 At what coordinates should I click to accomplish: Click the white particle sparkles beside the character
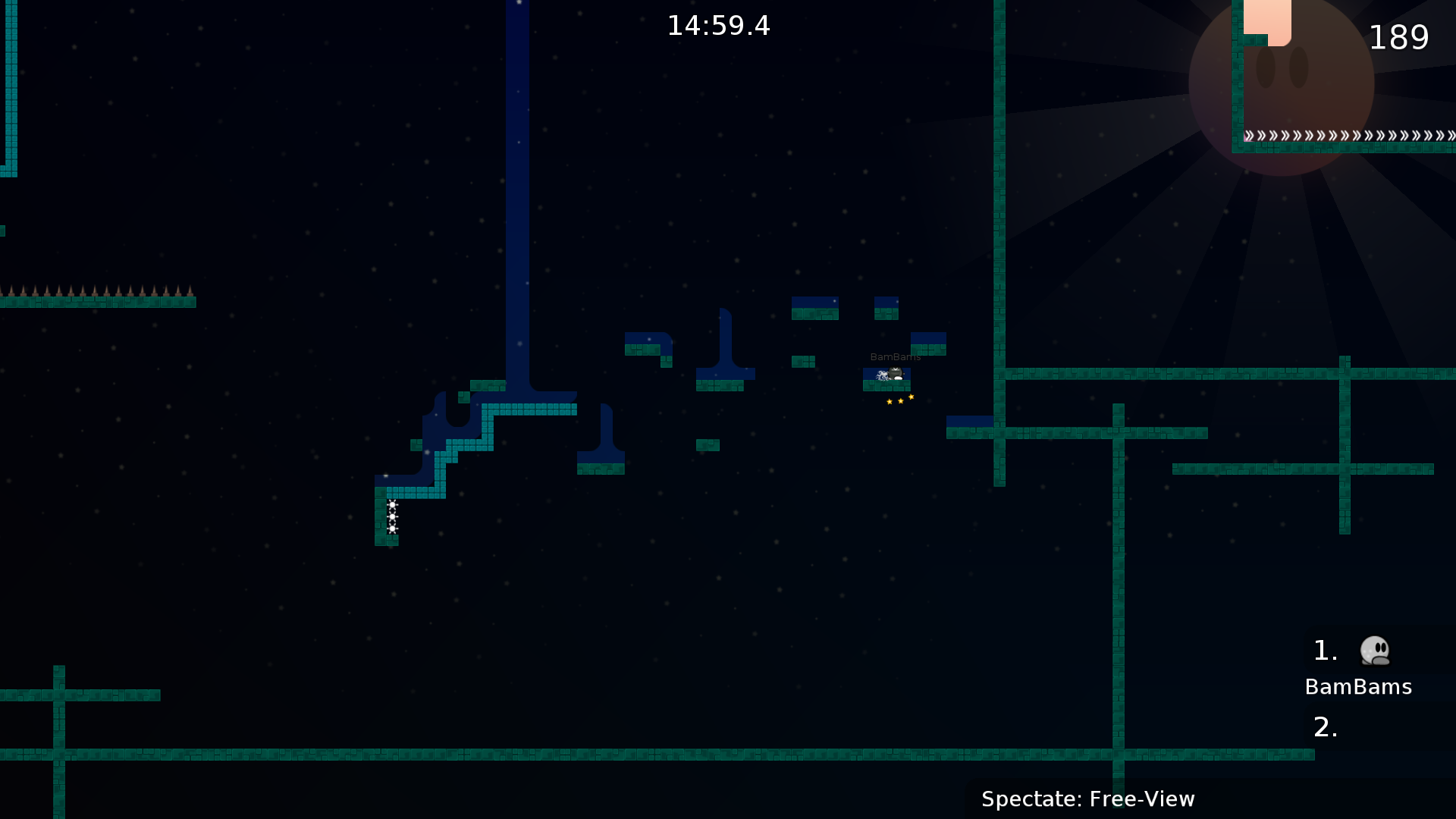tap(882, 375)
